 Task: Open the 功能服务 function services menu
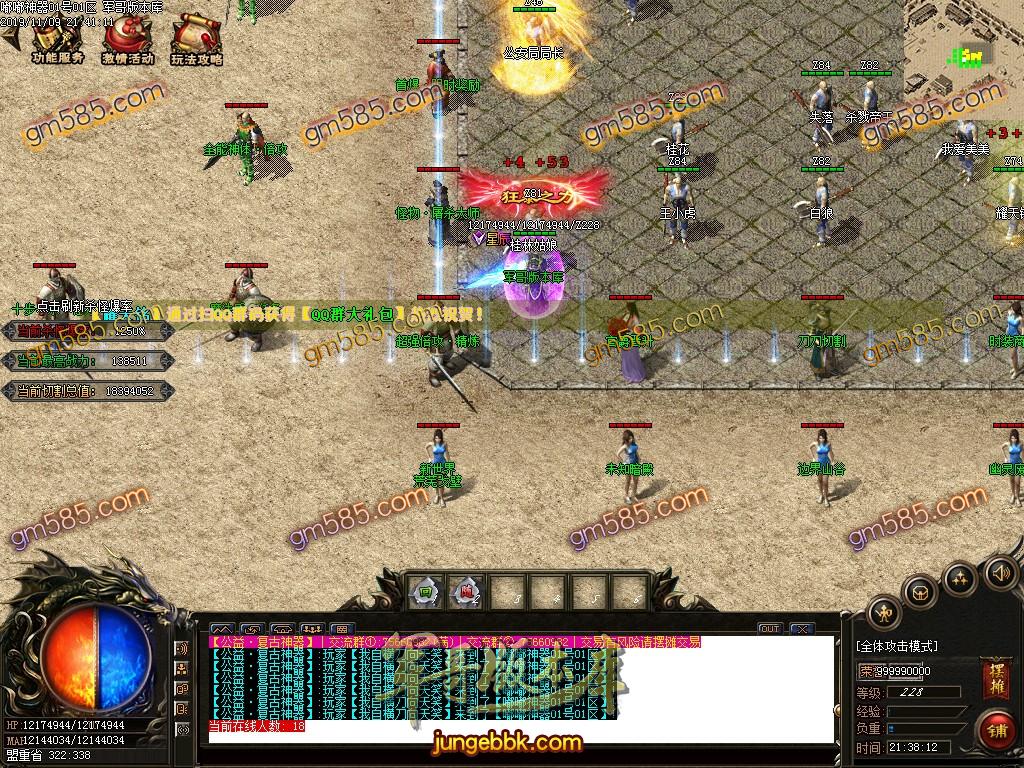[57, 39]
